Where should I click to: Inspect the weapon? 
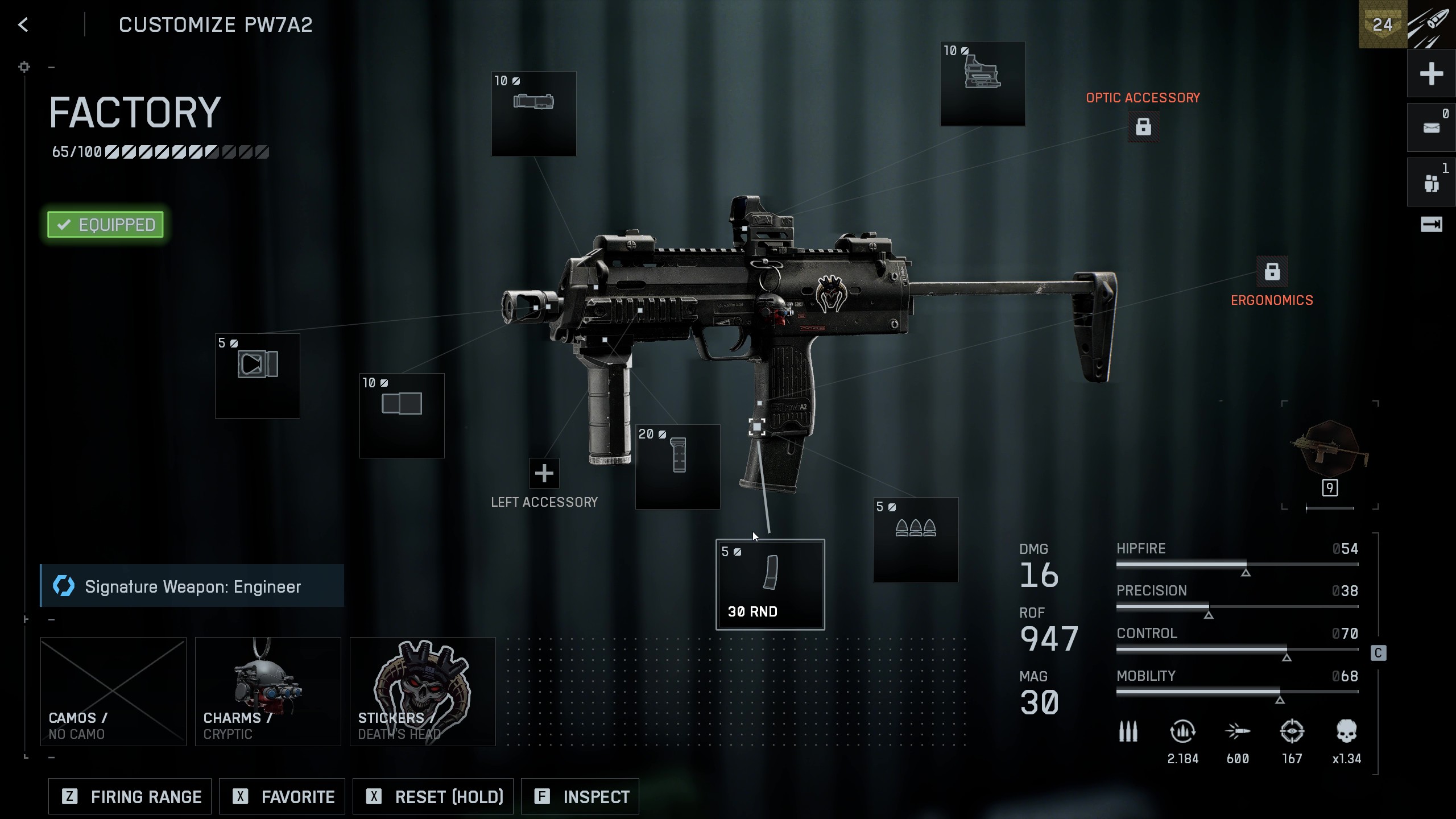580,796
